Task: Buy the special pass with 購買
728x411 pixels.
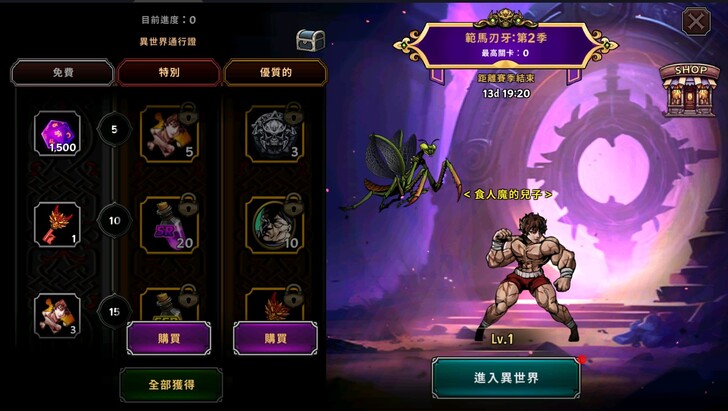Action: click(x=168, y=338)
